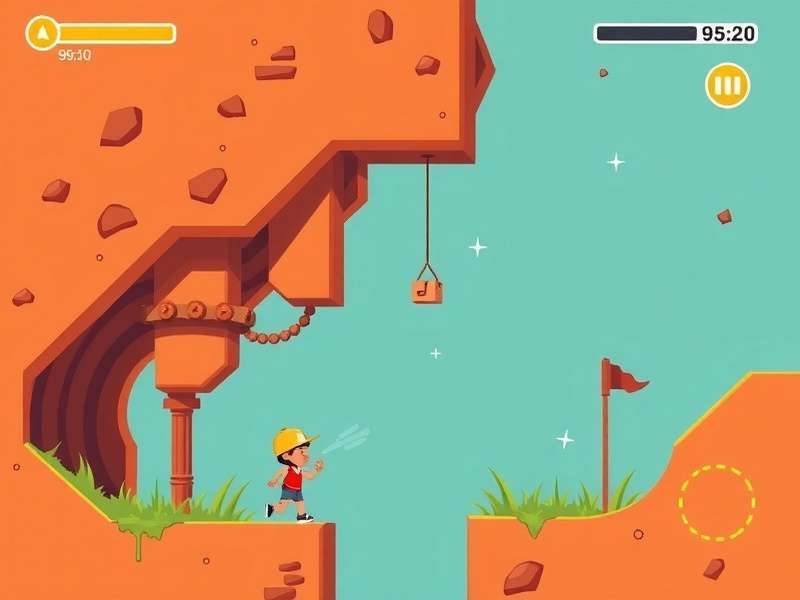Click the yellow arrow badge icon

[x=42, y=33]
